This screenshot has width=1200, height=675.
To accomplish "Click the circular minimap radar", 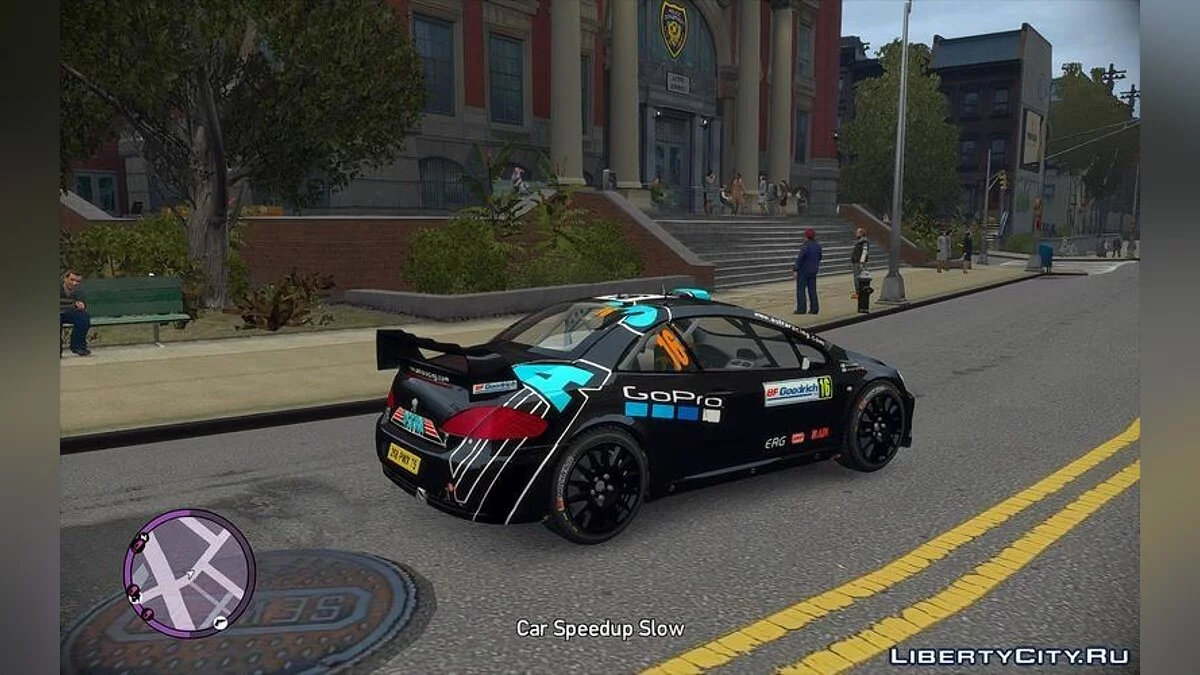I will [x=189, y=573].
